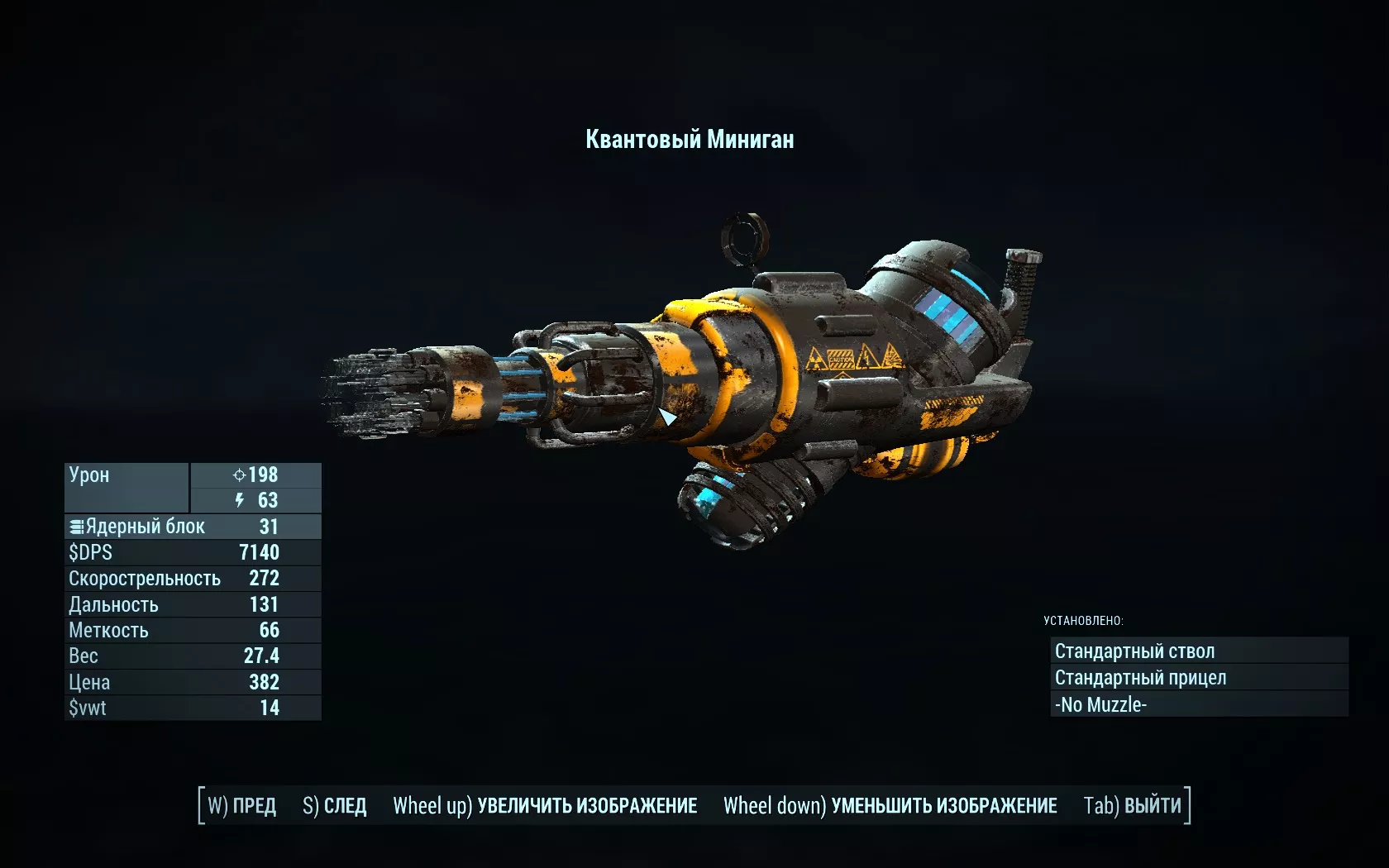Exit inspection with ВЫЙТИ

1133,806
